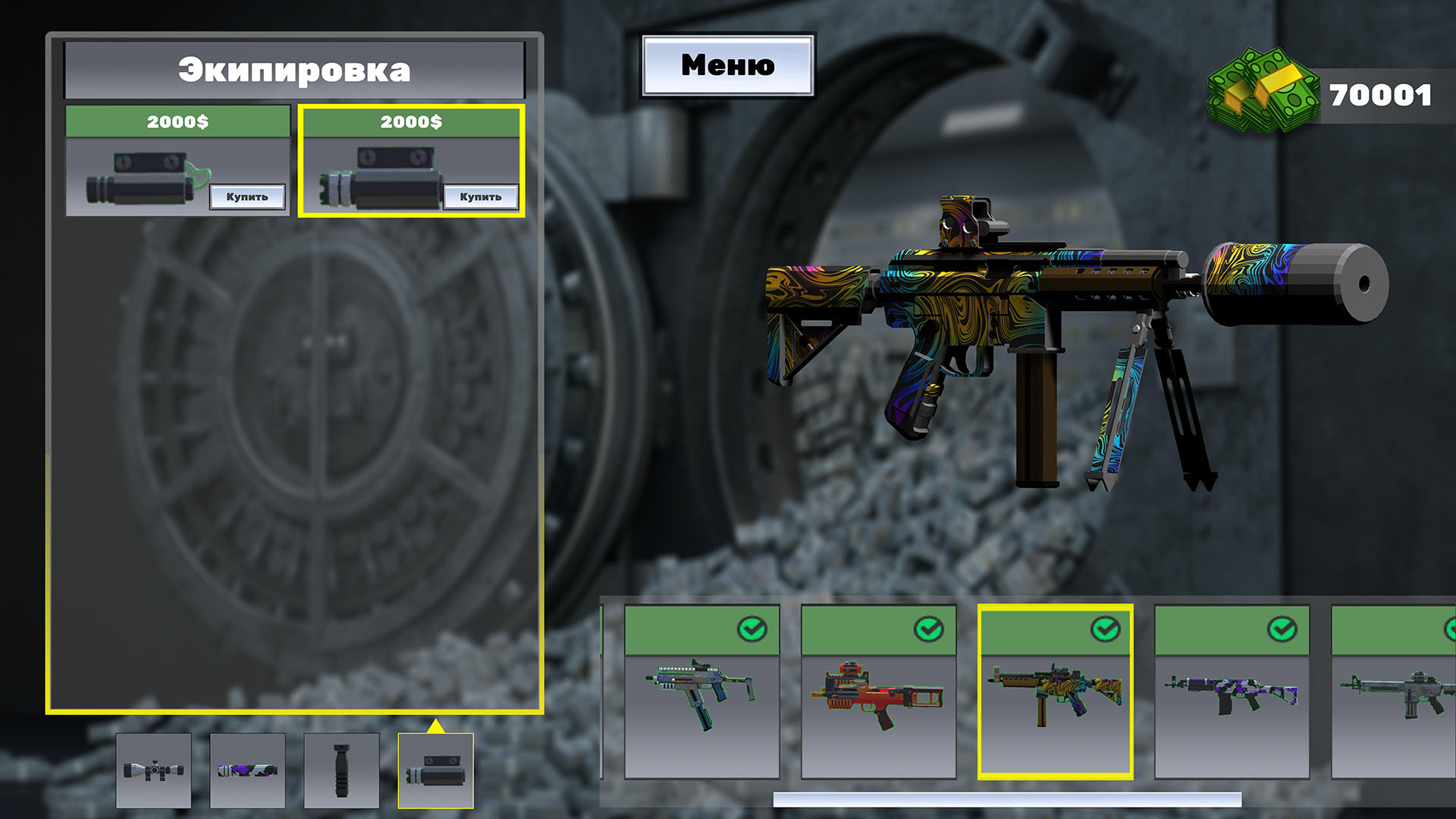Switch to the selected rainbow SMG tab
Screen dimensions: 1456x819
click(x=1054, y=698)
